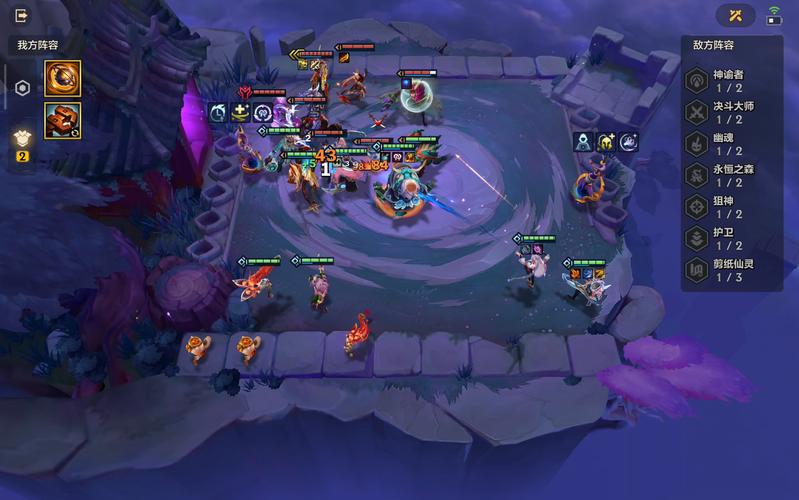Toggle the crossed swords combat button
The height and width of the screenshot is (500, 799).
(x=735, y=15)
